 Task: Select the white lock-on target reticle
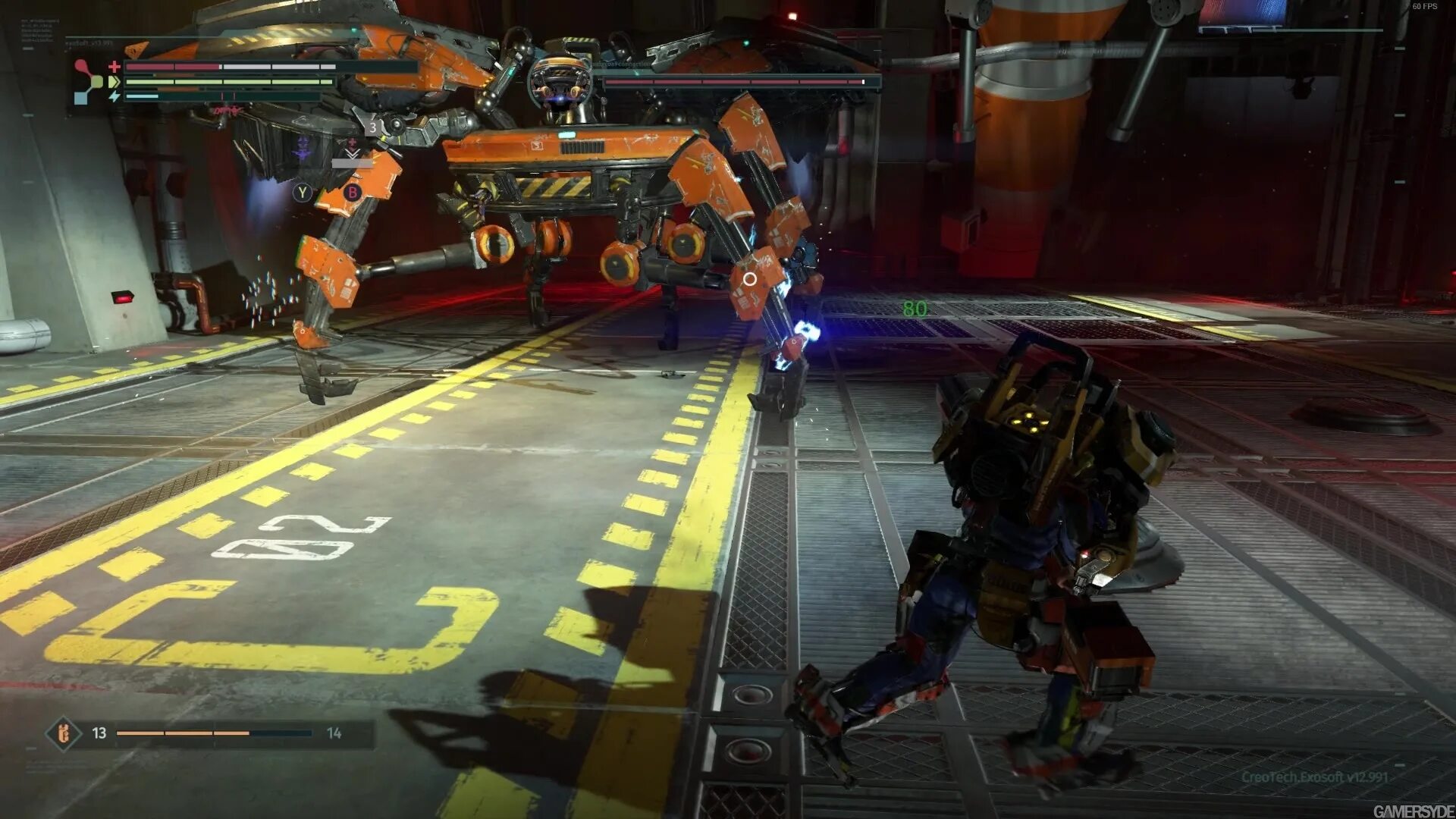[x=749, y=279]
